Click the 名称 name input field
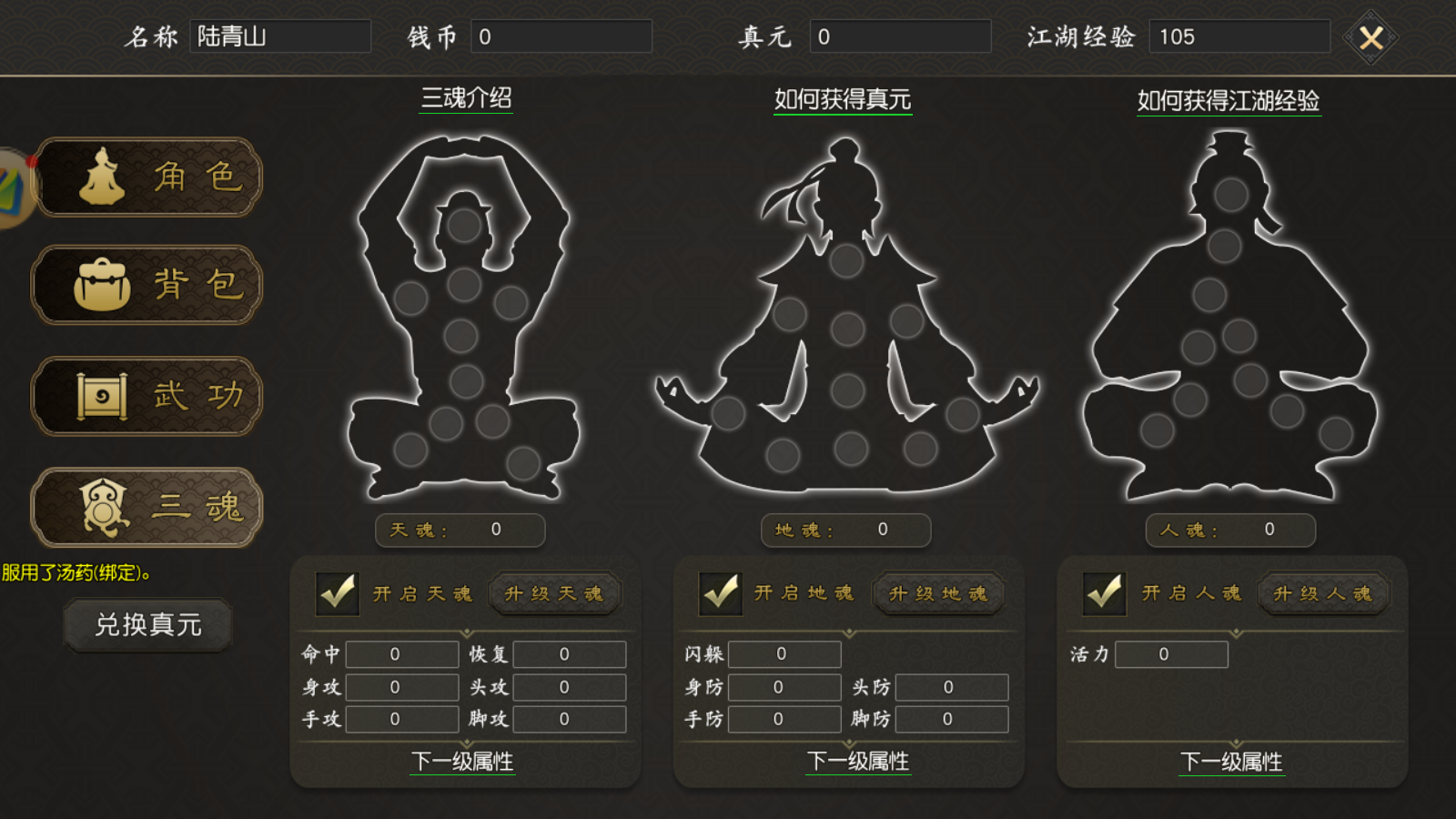 (x=280, y=36)
